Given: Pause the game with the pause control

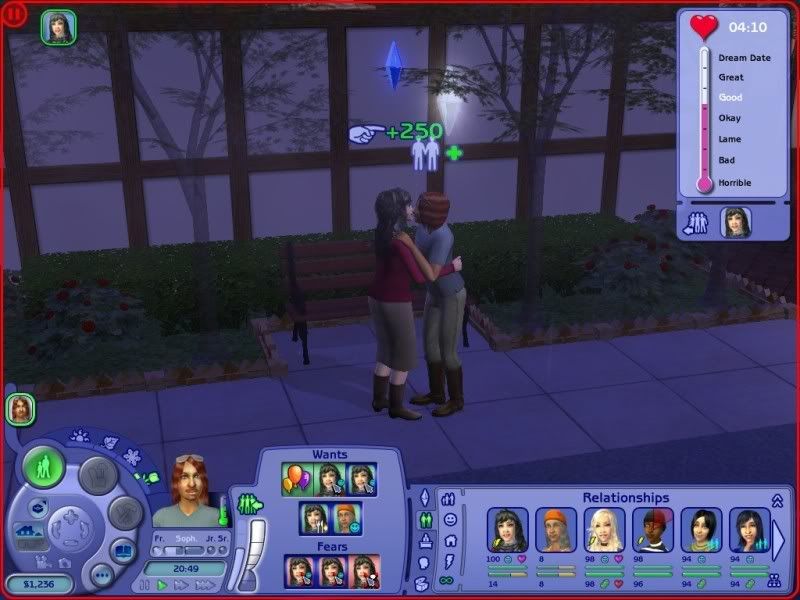Looking at the screenshot, I should tap(144, 585).
